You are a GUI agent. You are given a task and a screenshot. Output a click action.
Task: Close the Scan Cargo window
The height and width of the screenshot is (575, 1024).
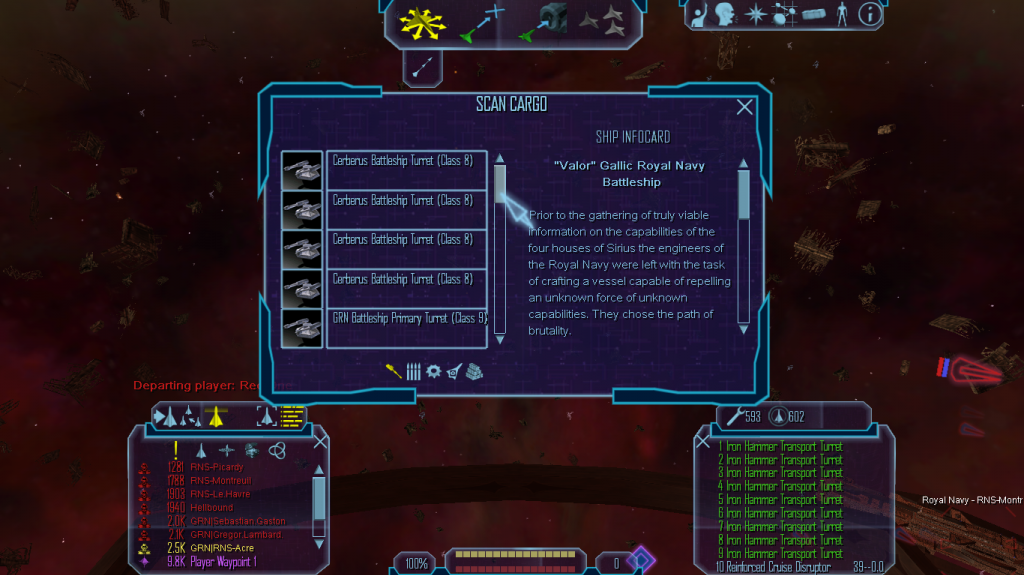(744, 108)
